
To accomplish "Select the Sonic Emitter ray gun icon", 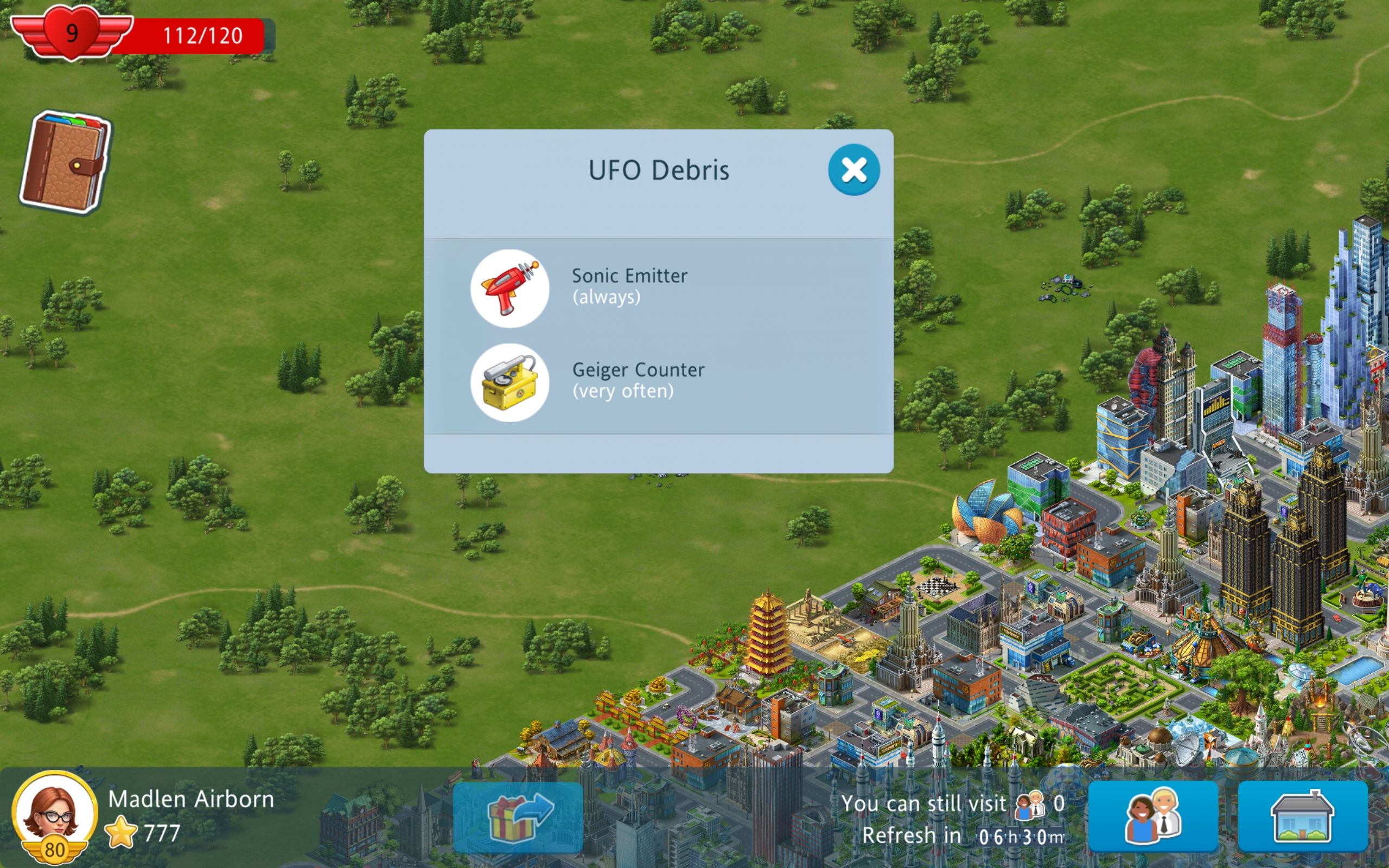I will [509, 288].
